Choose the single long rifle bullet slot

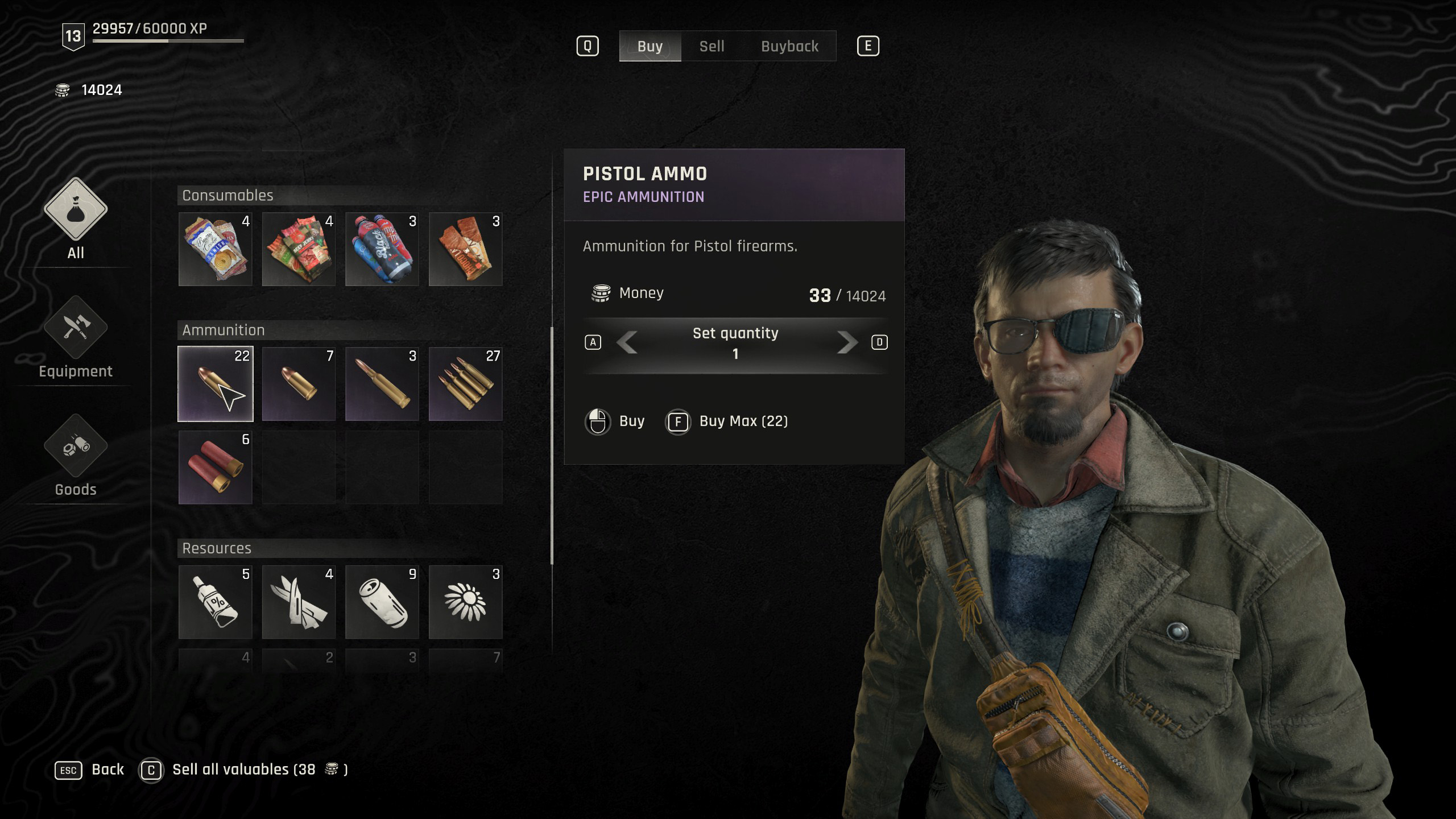[382, 384]
